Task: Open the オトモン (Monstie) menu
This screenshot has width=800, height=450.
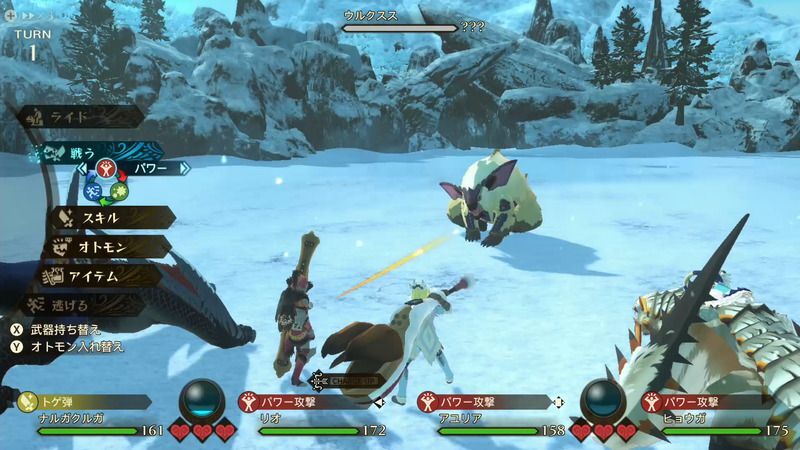Action: pos(105,245)
